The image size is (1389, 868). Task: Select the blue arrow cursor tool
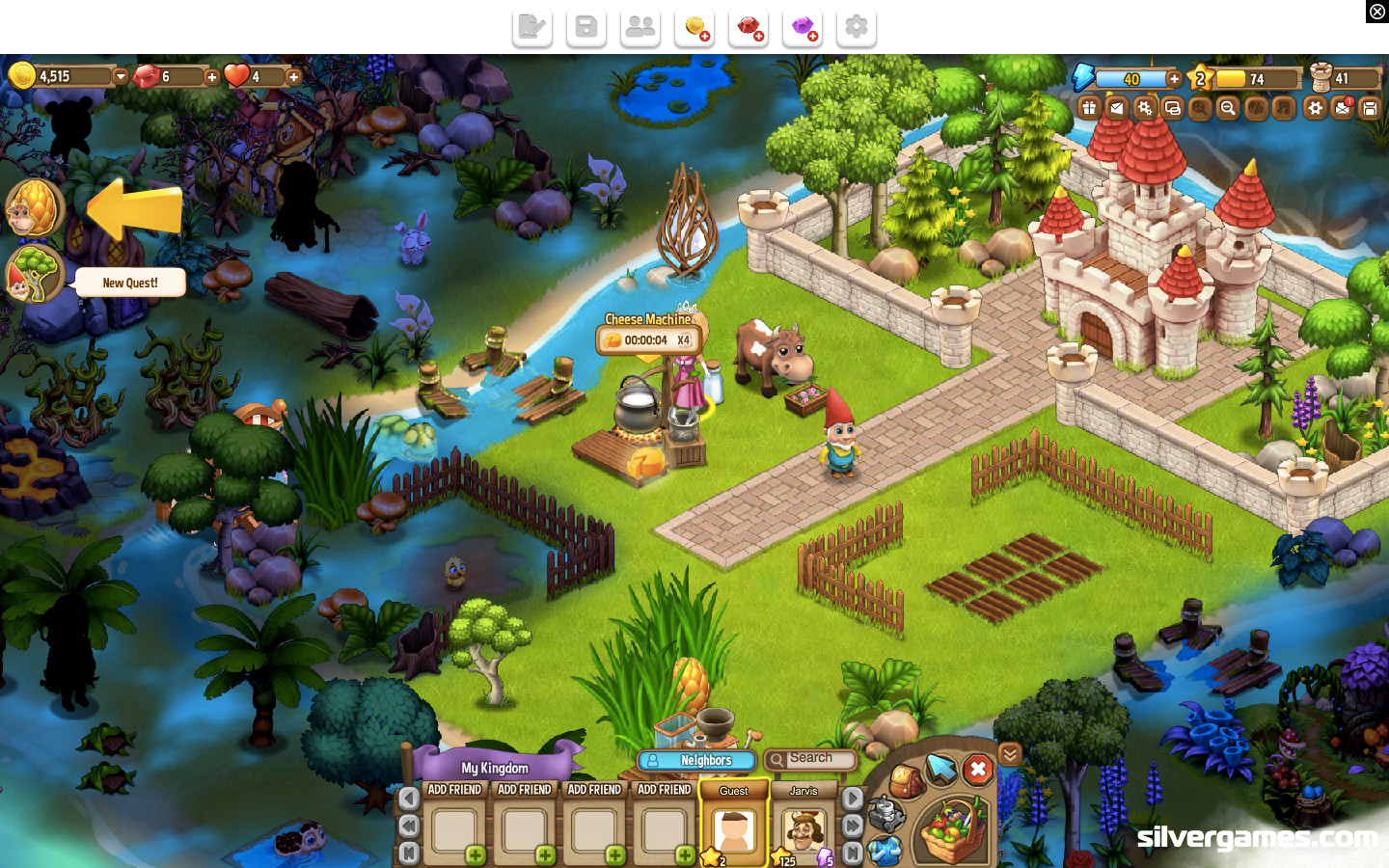click(x=940, y=769)
